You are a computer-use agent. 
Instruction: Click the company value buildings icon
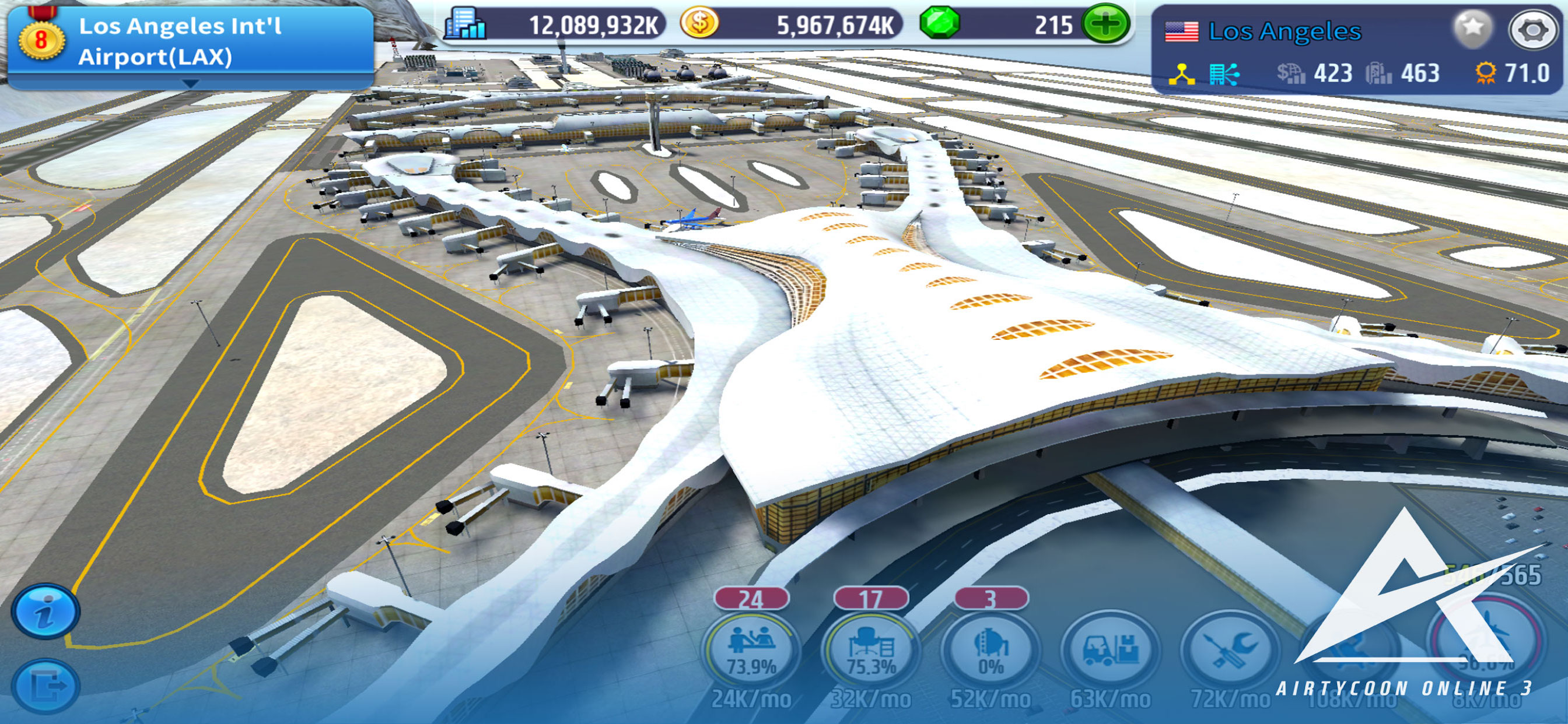click(x=465, y=24)
